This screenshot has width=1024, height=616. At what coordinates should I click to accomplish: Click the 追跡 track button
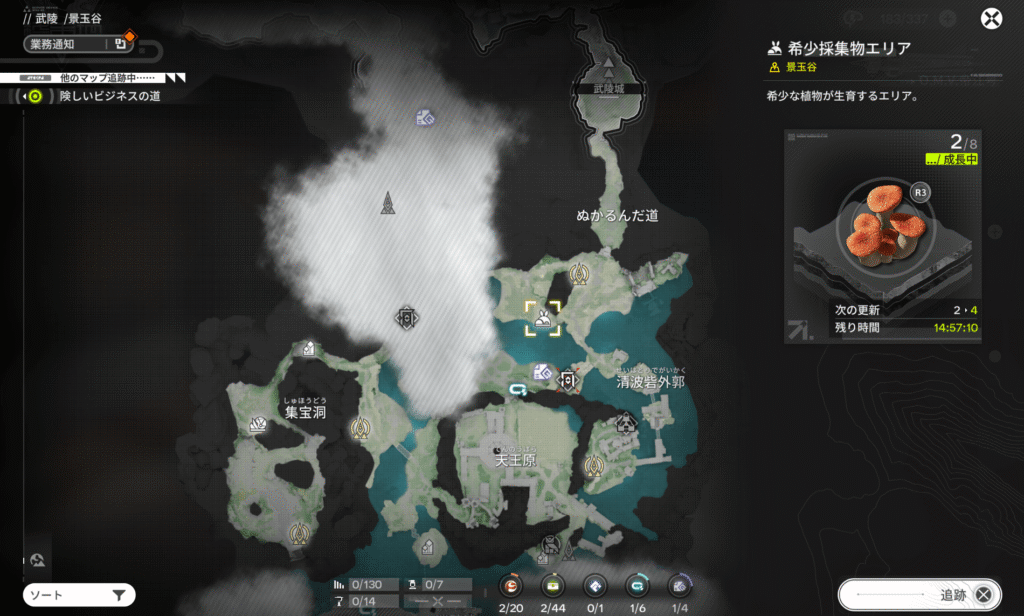[918, 595]
